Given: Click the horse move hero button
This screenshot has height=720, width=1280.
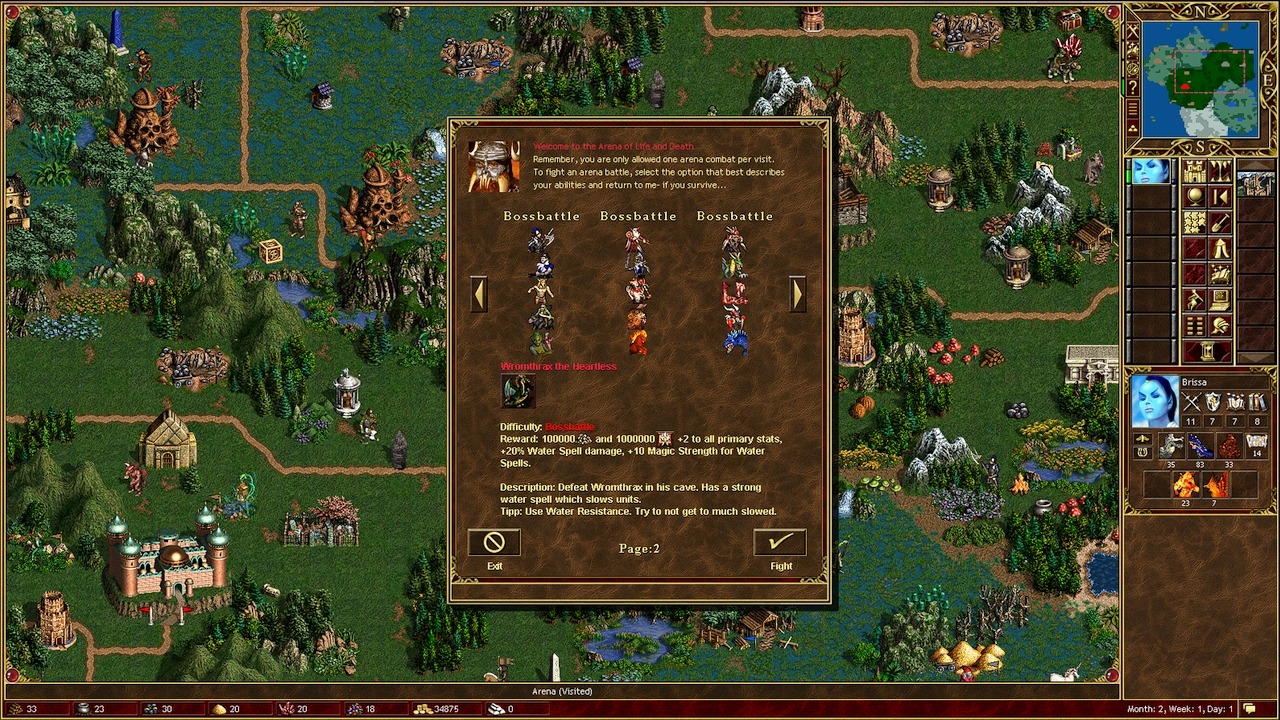Looking at the screenshot, I should click(x=1194, y=301).
